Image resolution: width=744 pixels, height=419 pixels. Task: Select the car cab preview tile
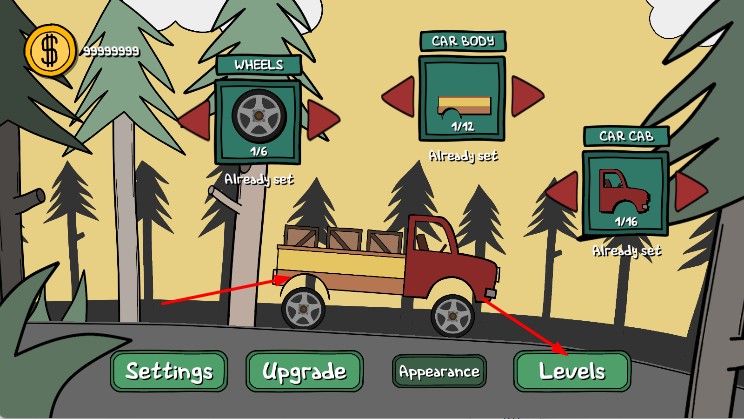click(625, 192)
